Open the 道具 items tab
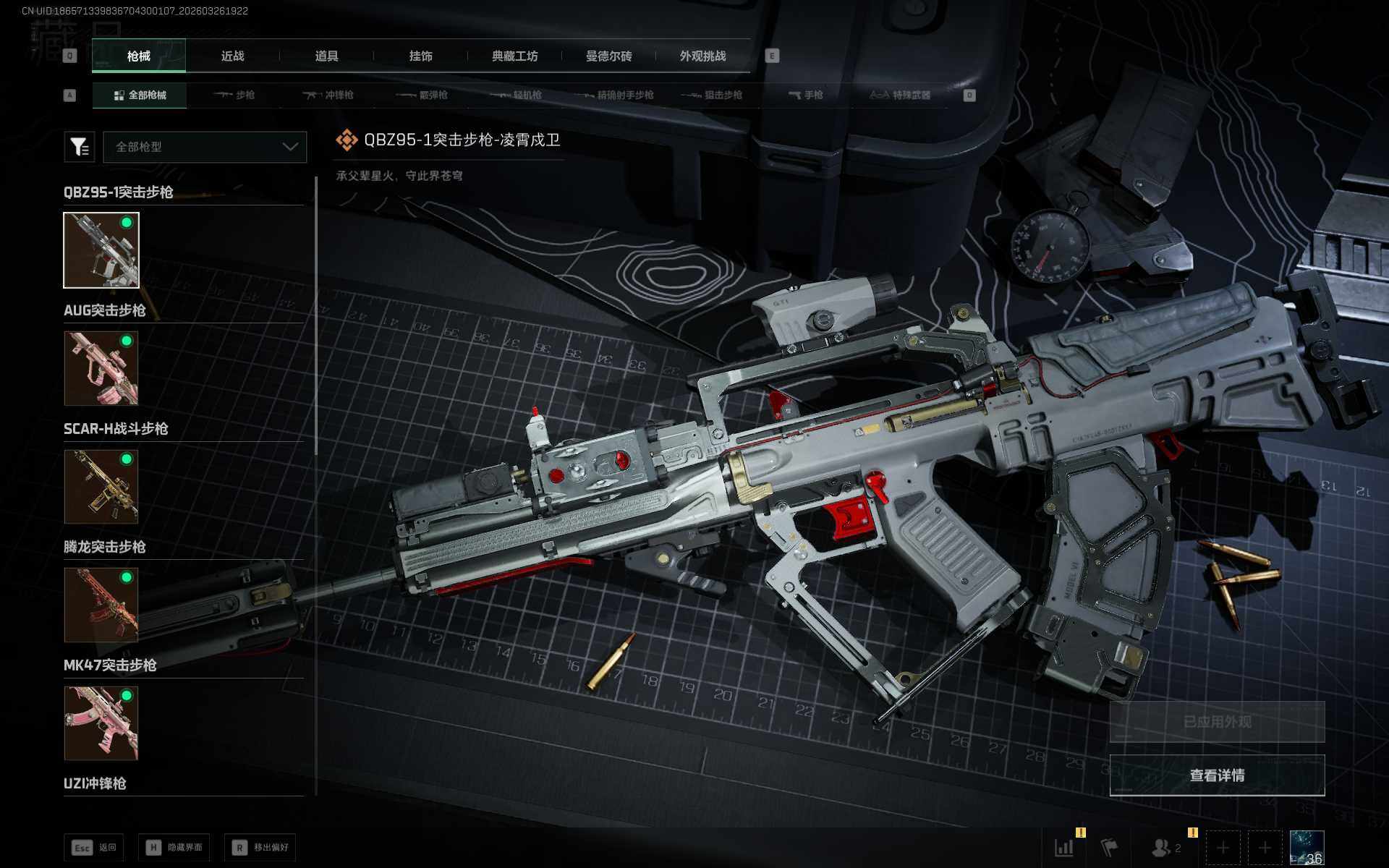The height and width of the screenshot is (868, 1389). pyautogui.click(x=326, y=56)
